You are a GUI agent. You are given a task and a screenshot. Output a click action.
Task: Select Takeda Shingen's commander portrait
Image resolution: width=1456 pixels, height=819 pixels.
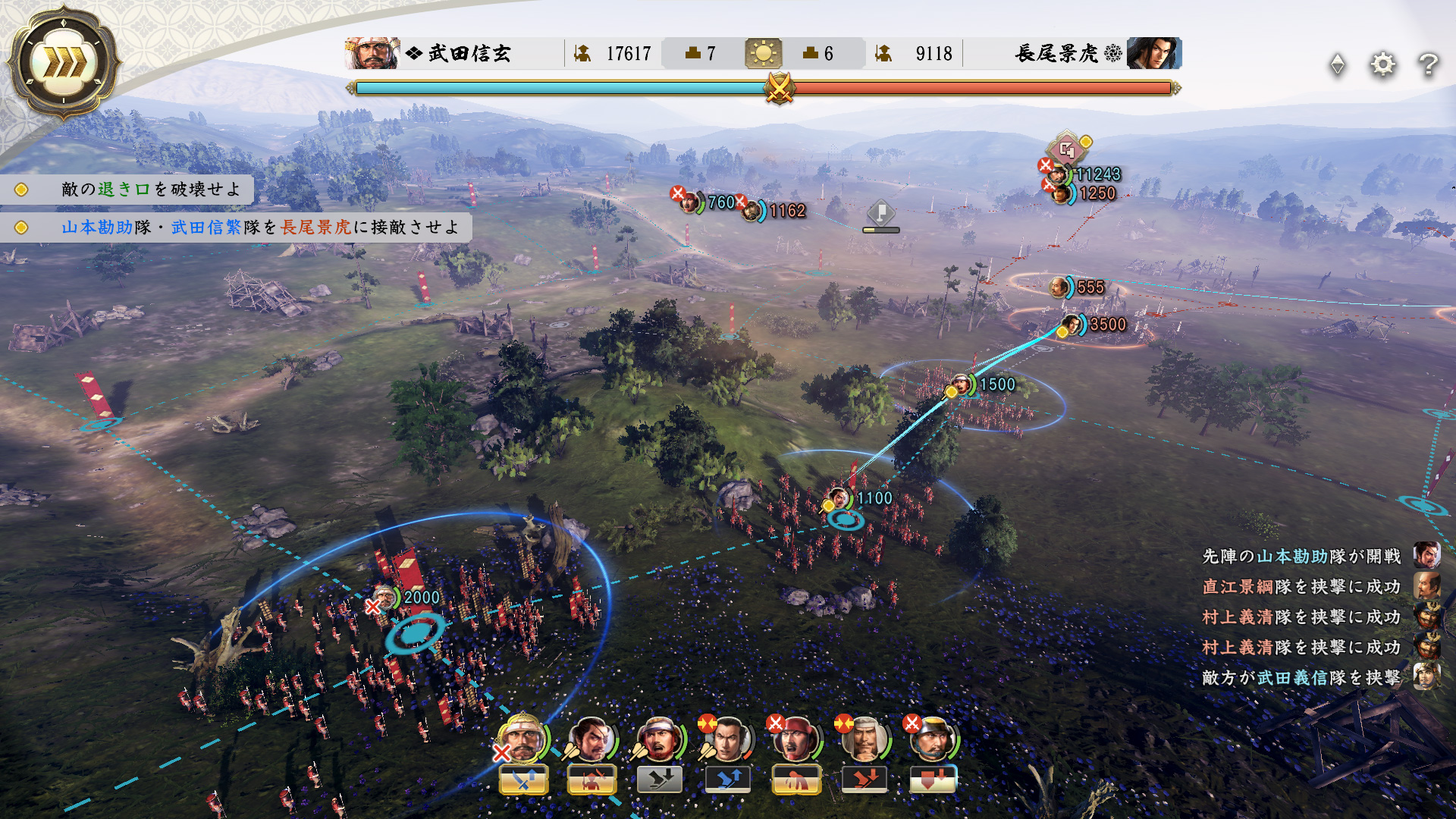[x=372, y=53]
